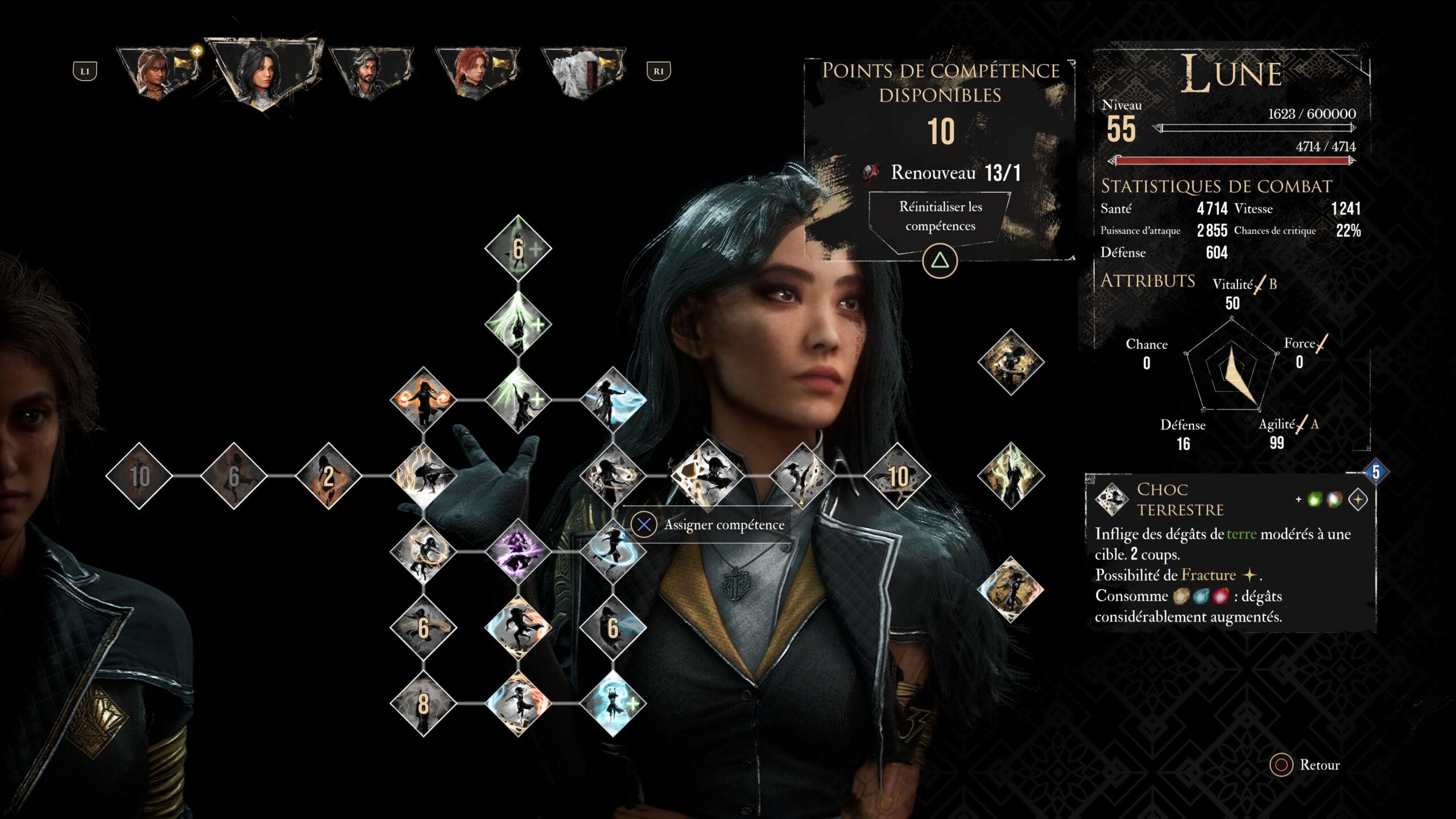Reset skills with Réinitialiser les compétences
Screen dimensions: 1456x819
point(940,217)
